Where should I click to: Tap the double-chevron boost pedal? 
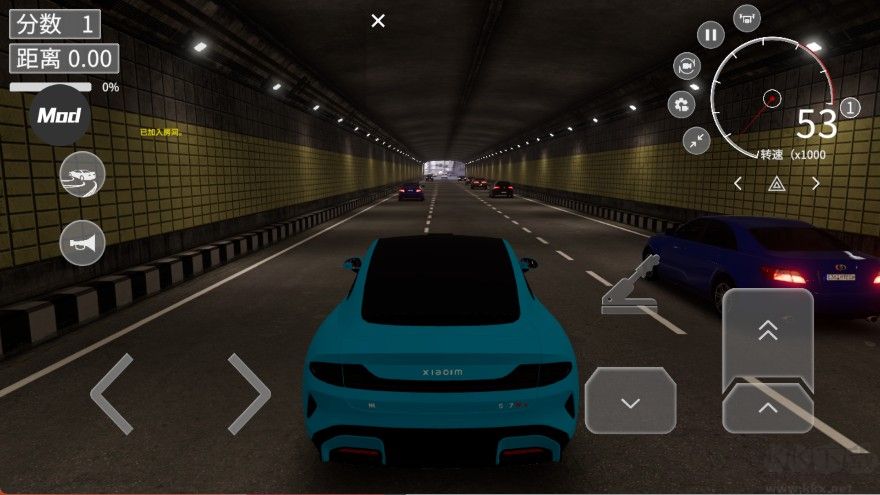[x=767, y=333]
